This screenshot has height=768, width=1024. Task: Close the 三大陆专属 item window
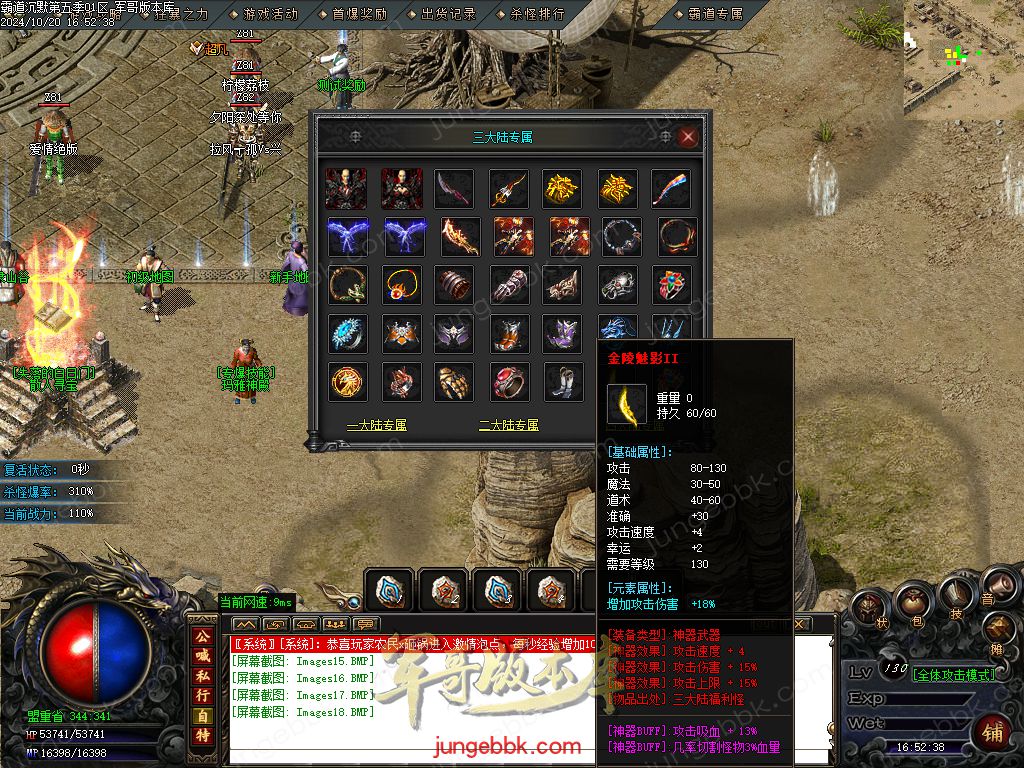click(x=688, y=137)
